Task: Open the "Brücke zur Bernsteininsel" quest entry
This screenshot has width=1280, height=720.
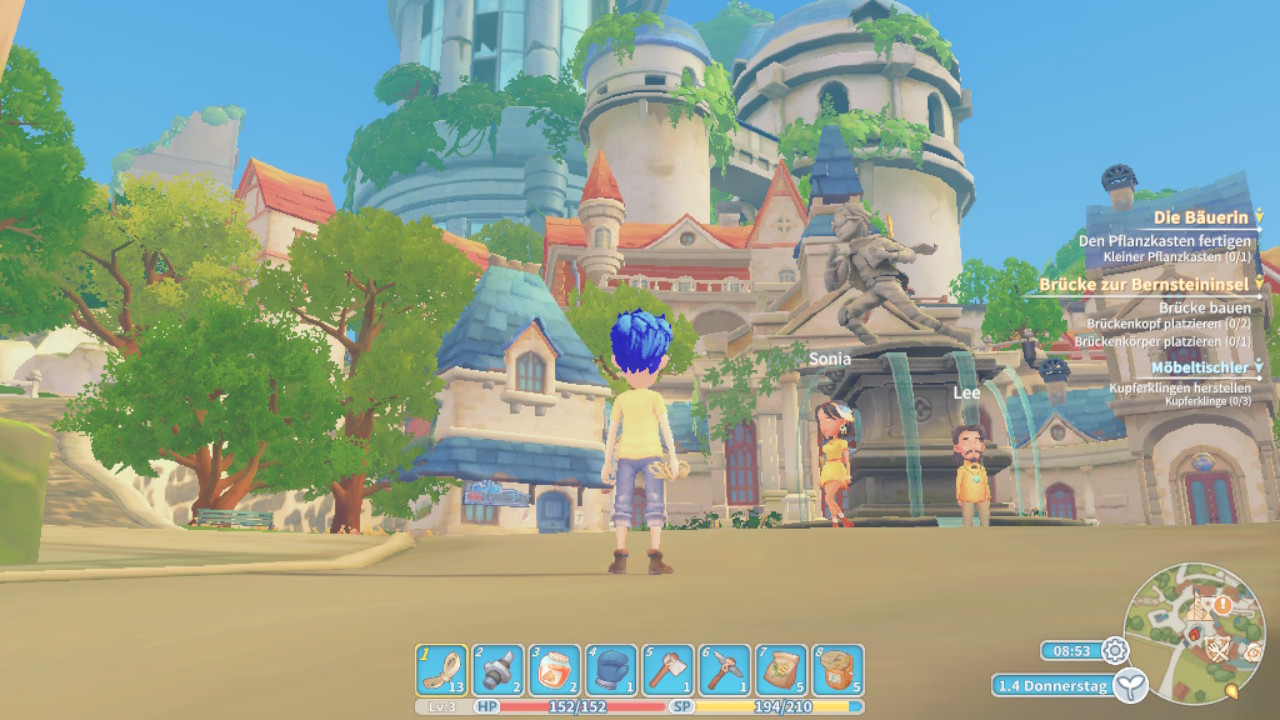Action: point(1145,285)
